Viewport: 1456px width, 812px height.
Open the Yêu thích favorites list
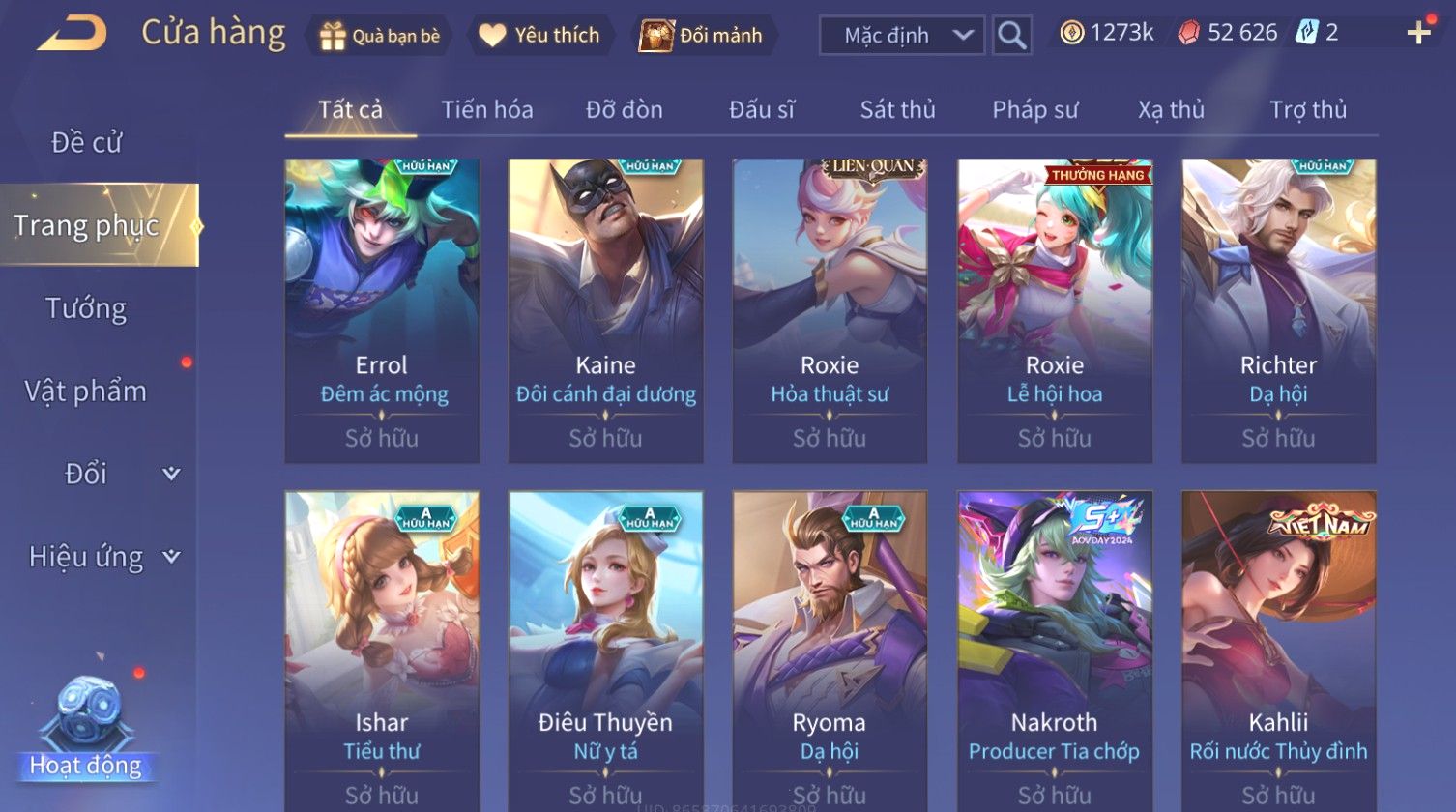(540, 36)
